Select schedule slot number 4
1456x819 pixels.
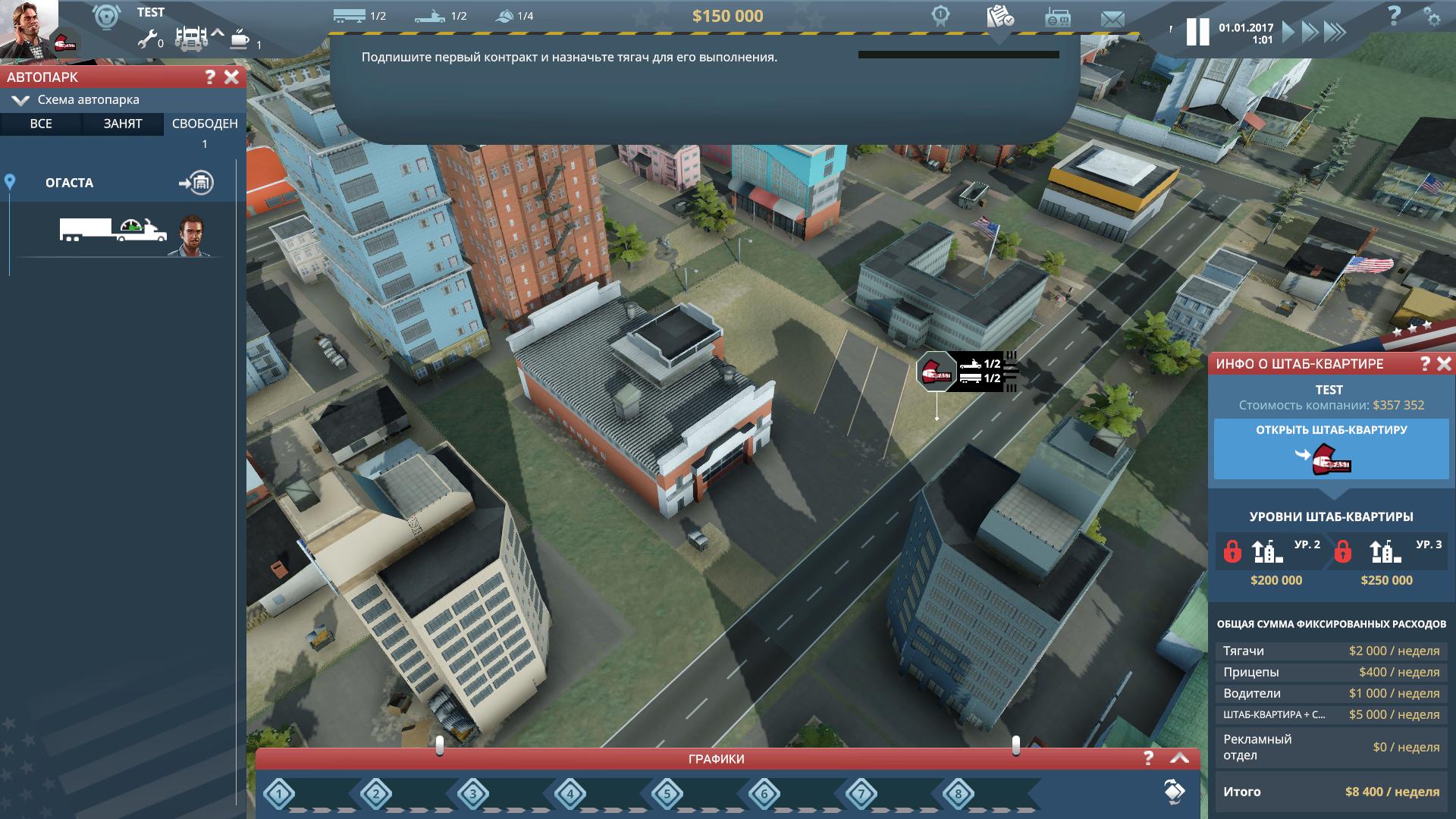[x=570, y=795]
